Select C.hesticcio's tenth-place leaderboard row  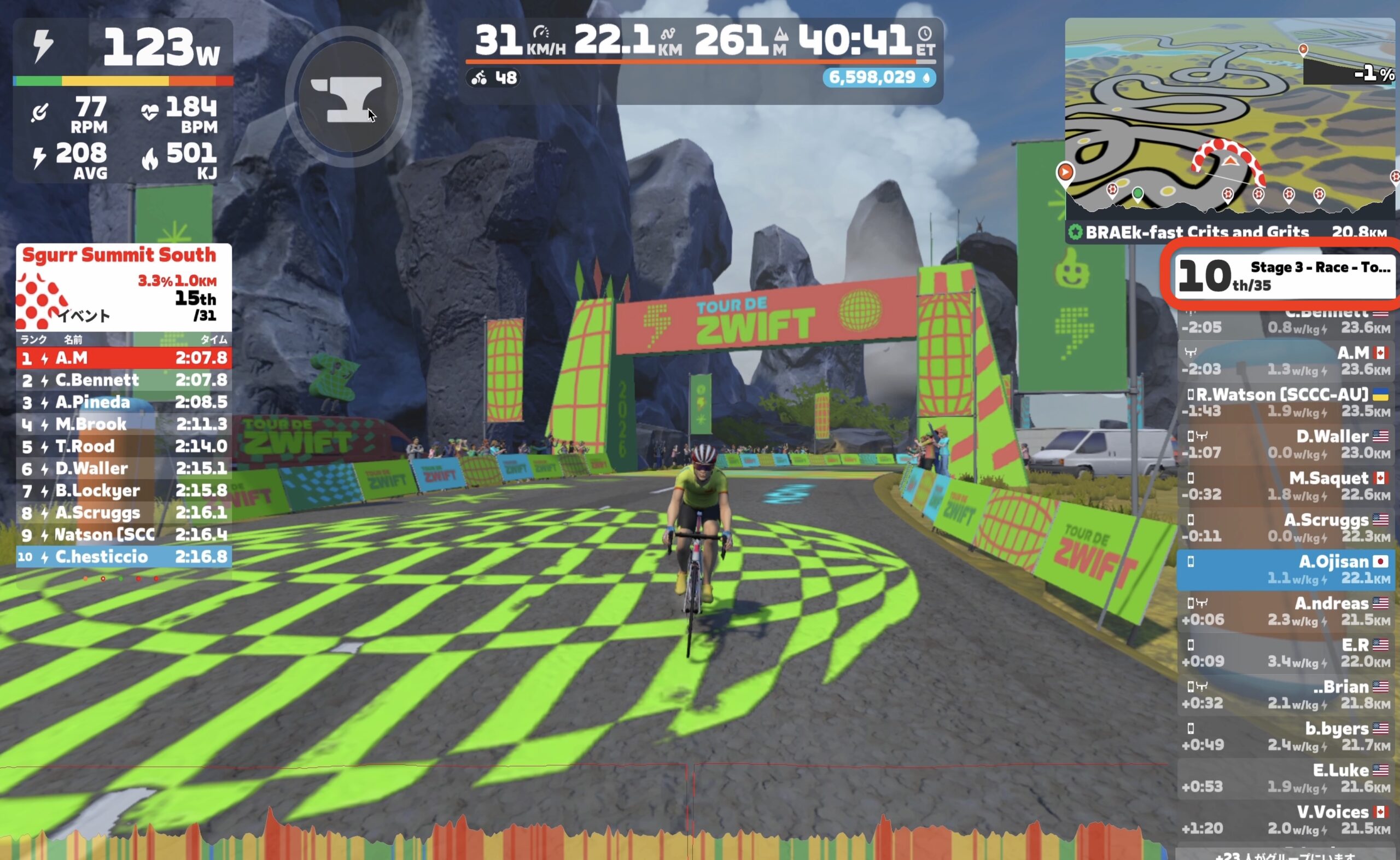point(124,557)
